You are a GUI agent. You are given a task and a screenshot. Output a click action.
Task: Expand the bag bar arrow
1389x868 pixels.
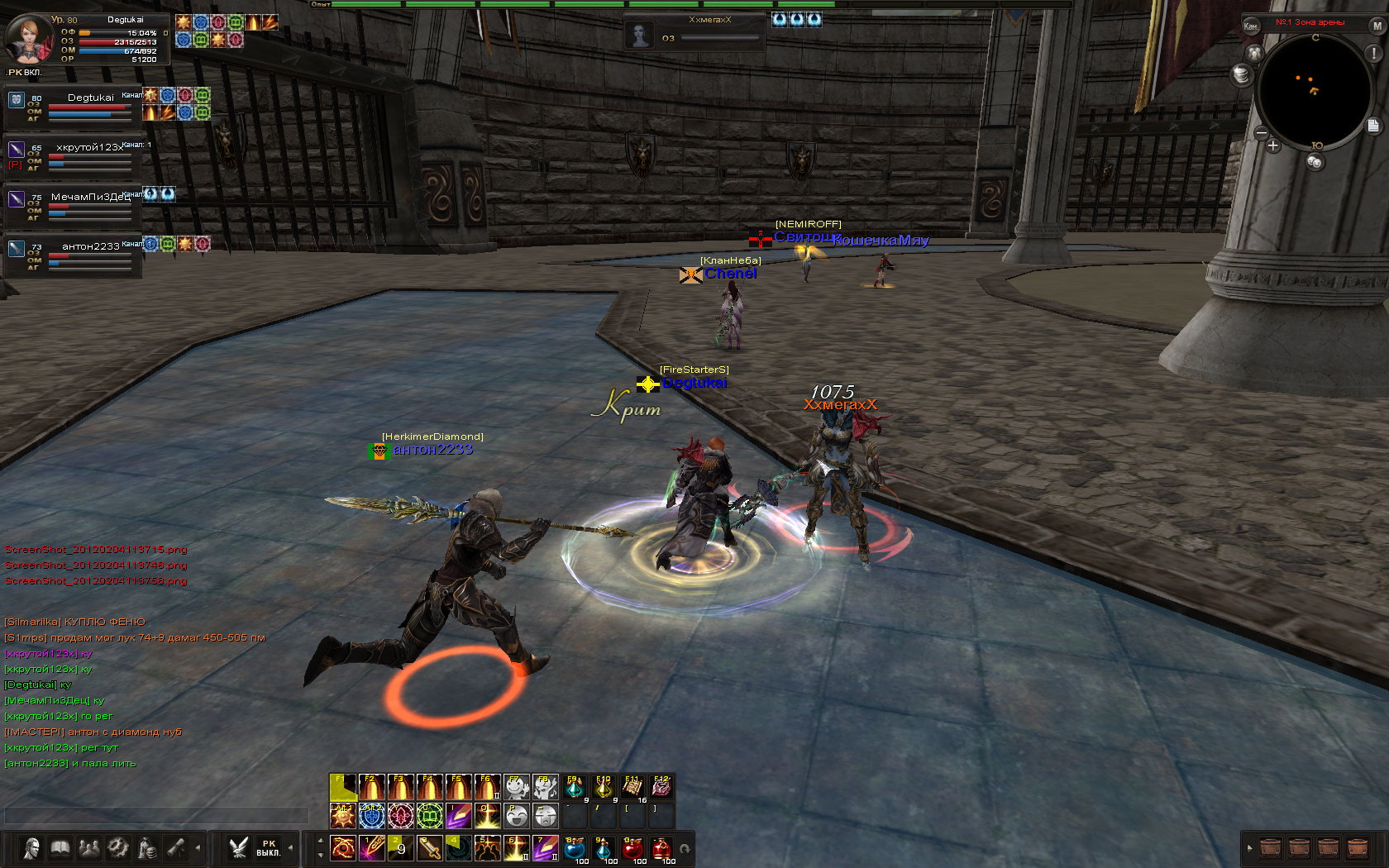1249,848
